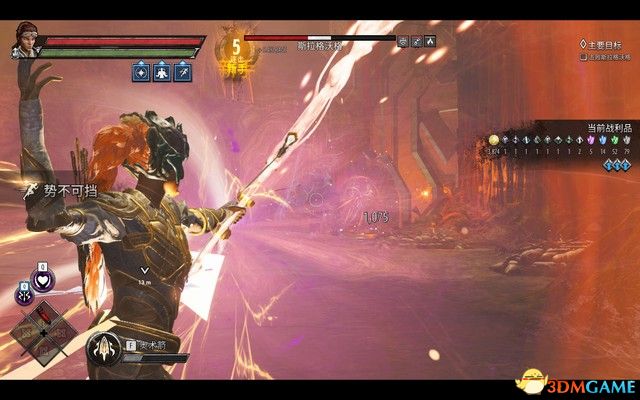Click the flame icon beside boss health bar
Screen dimensions: 640x400
(x=430, y=42)
